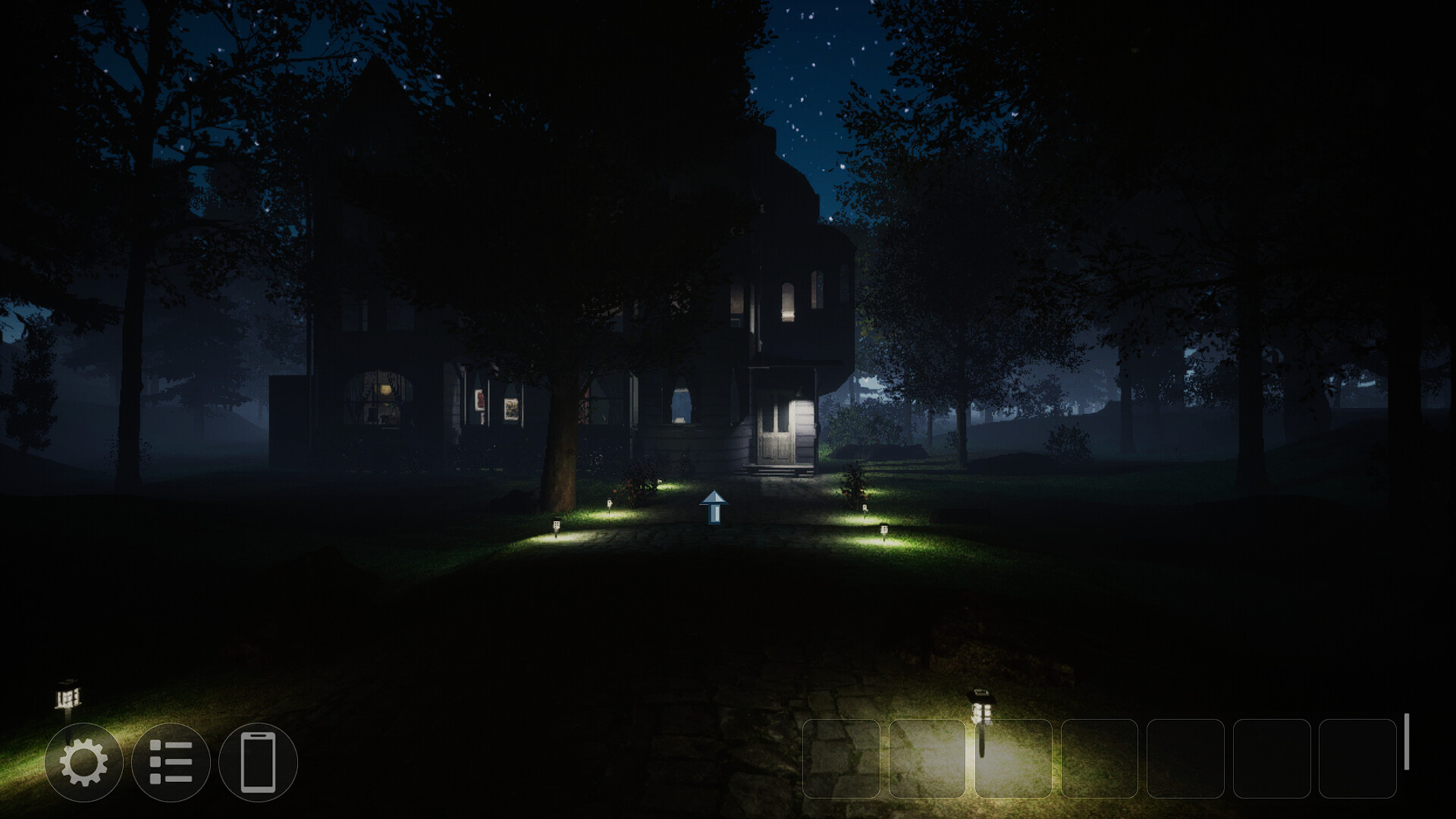Image resolution: width=1456 pixels, height=819 pixels.
Task: Open the settings gear icon
Action: coord(86,763)
